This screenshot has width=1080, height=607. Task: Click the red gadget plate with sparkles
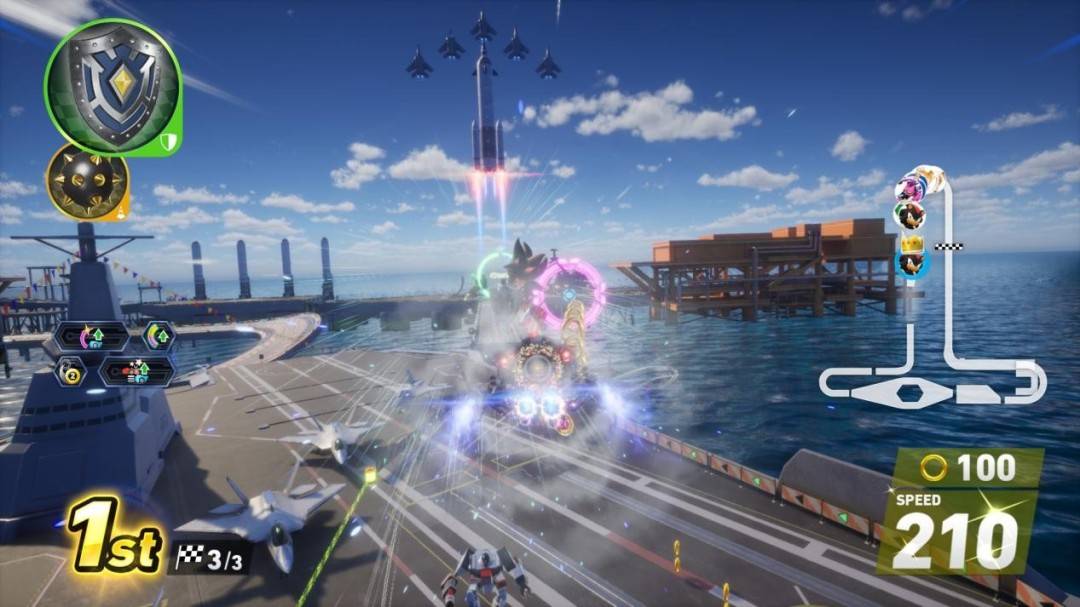pos(137,372)
